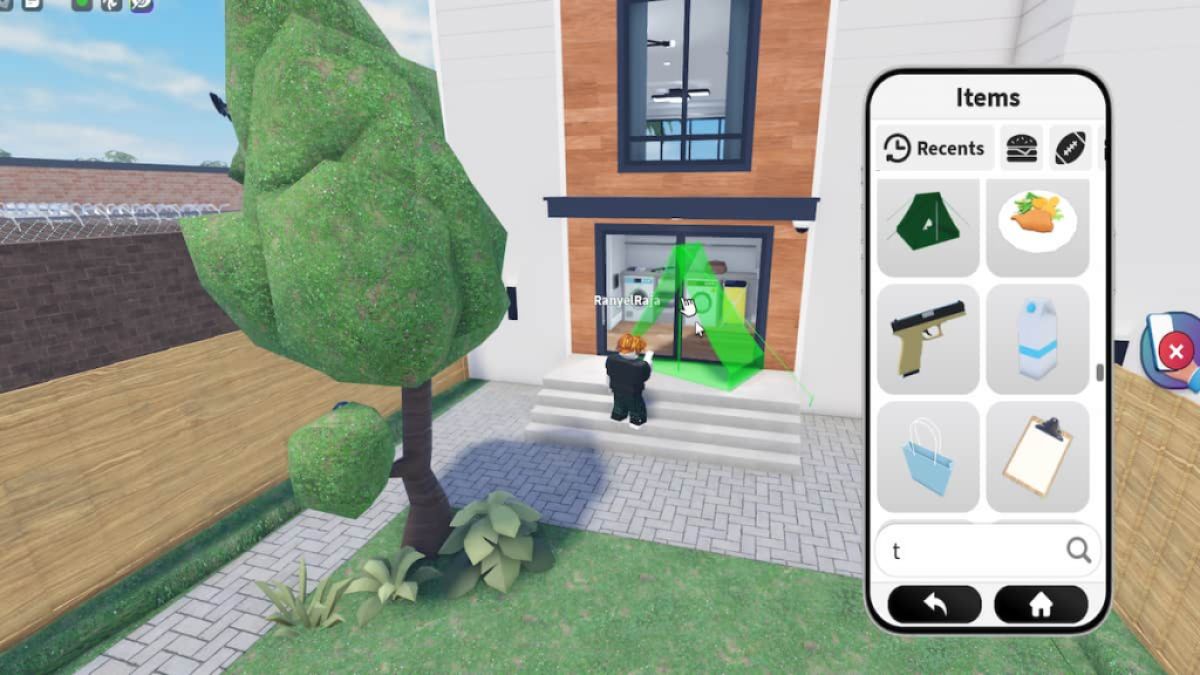The height and width of the screenshot is (675, 1200).
Task: Switch to the Recents tab
Action: (935, 149)
